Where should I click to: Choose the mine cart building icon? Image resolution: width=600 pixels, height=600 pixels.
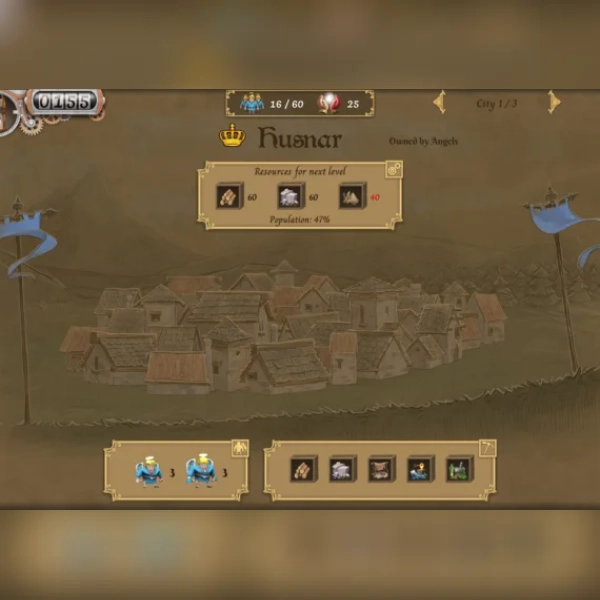381,469
